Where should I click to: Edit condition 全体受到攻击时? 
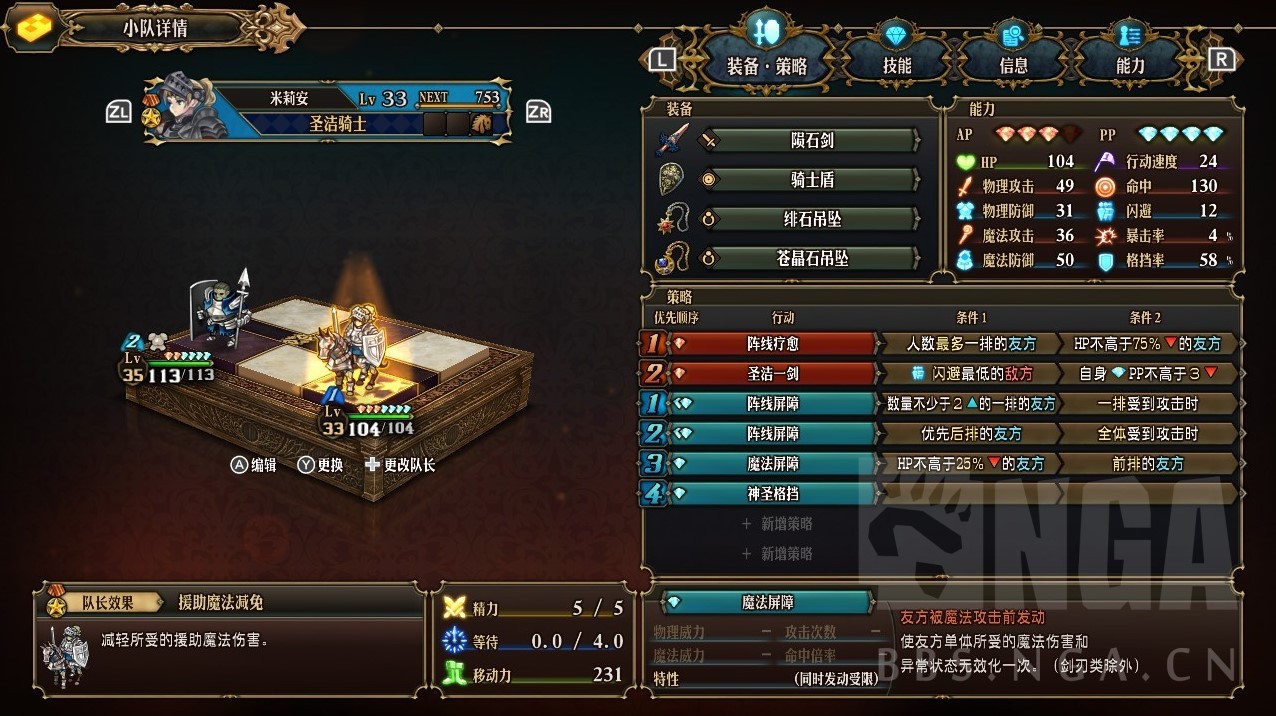tap(1147, 433)
